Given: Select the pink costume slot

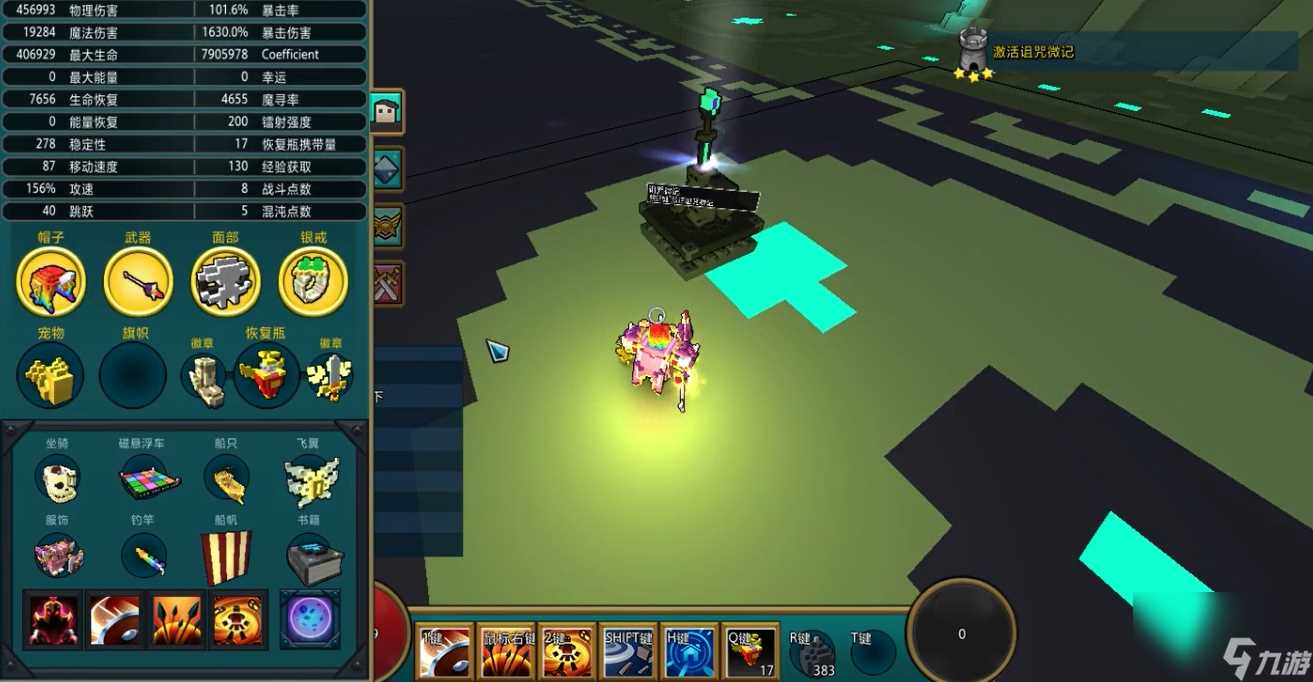Looking at the screenshot, I should click(57, 556).
